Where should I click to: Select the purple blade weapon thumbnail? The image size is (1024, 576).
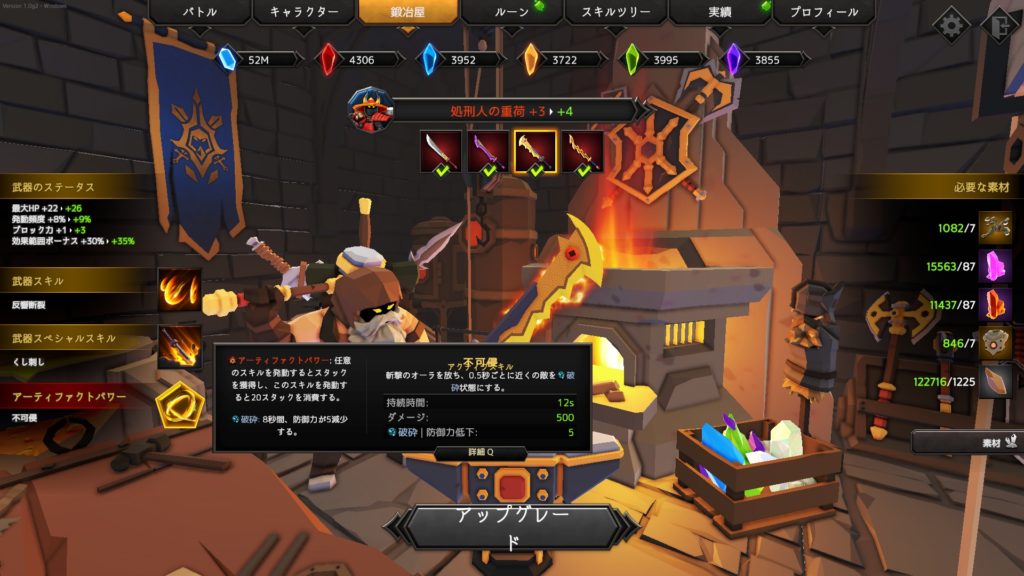click(x=489, y=151)
